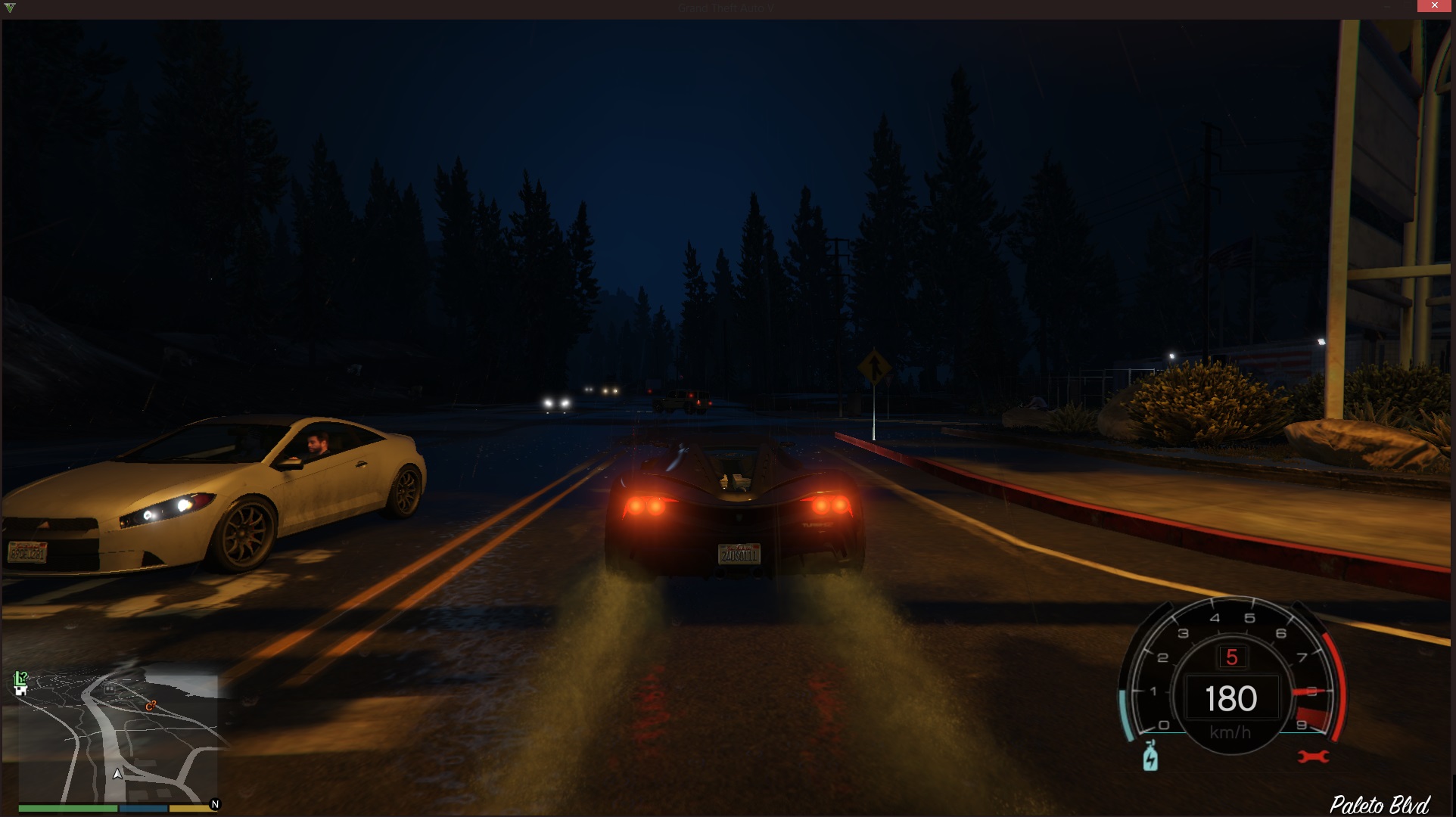Click the blue nitrous bottle icon
Viewport: 1456px width, 817px height.
tap(1150, 756)
